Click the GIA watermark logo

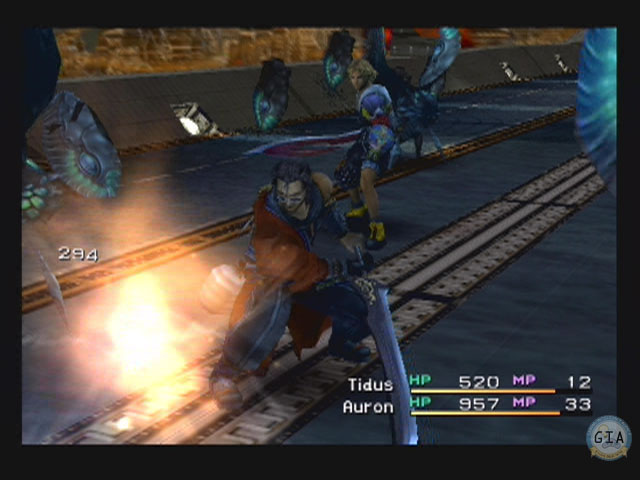[x=607, y=436]
